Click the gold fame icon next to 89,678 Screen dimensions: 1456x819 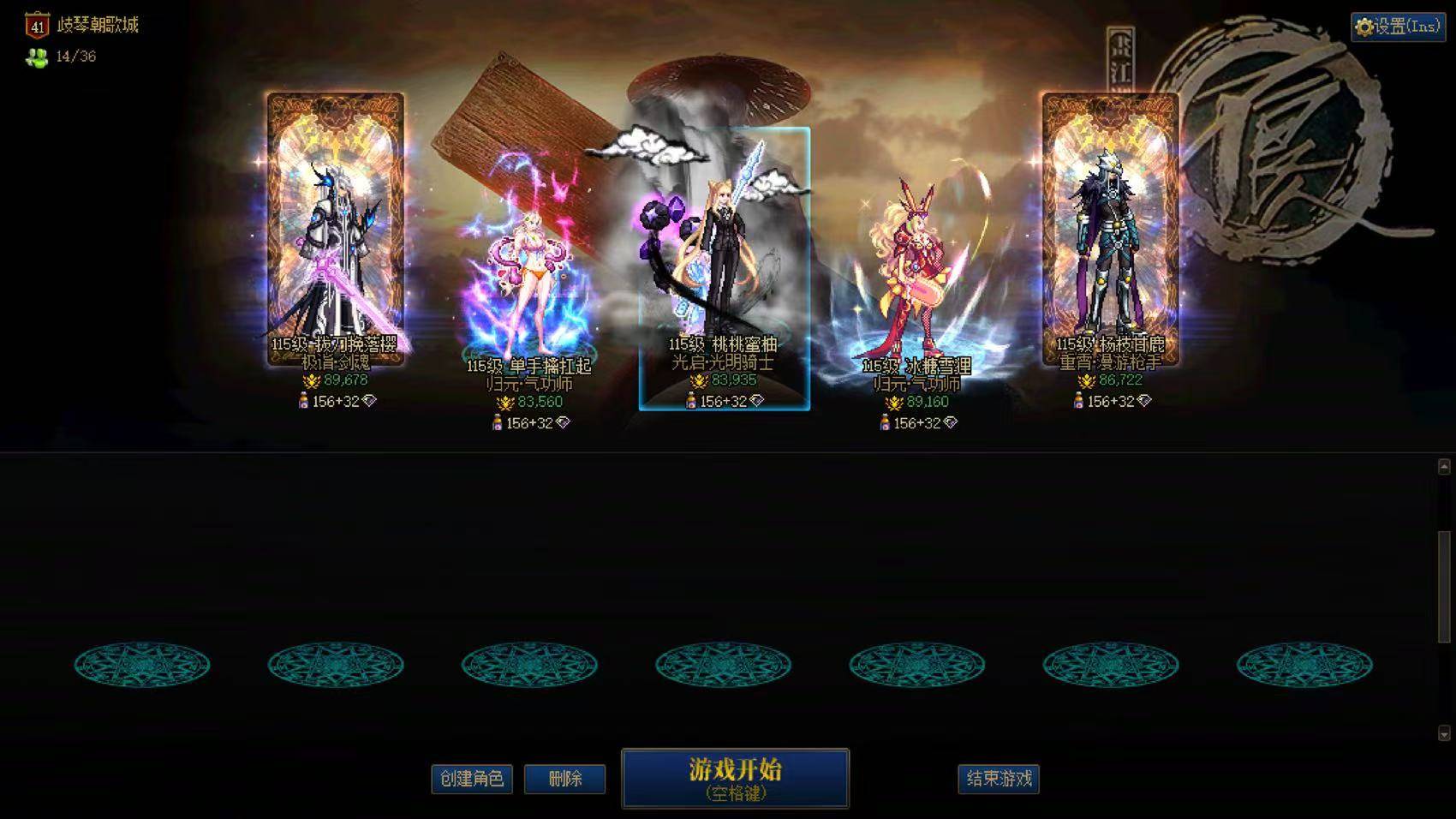tap(311, 380)
